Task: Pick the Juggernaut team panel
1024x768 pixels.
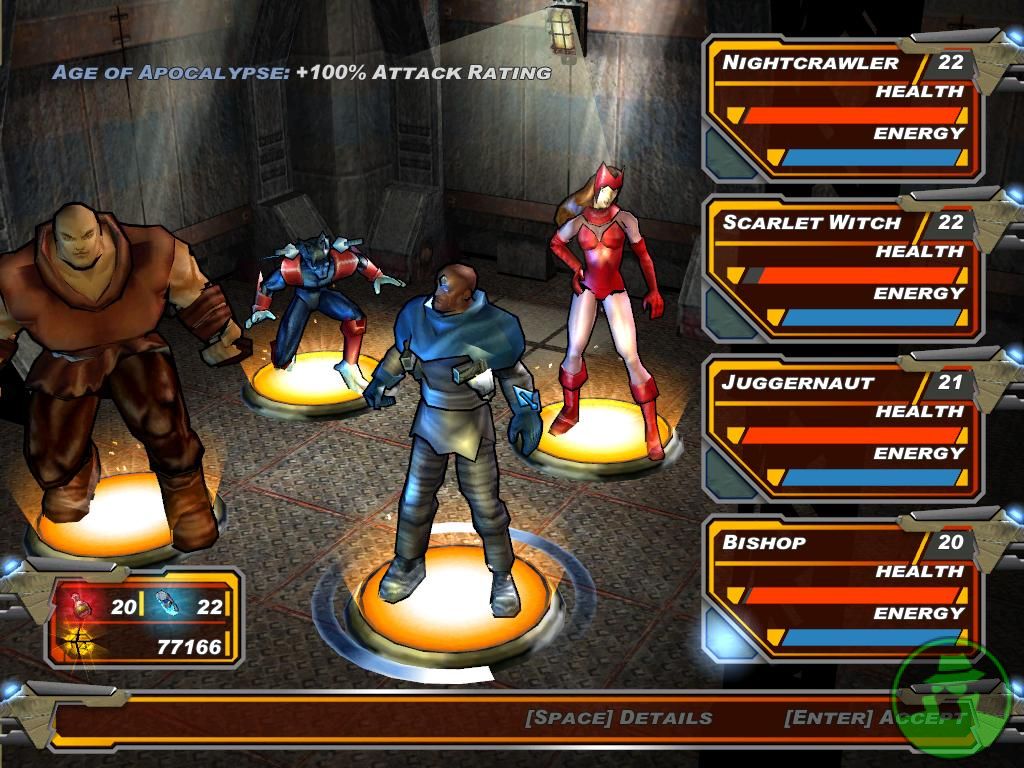Action: 845,428
